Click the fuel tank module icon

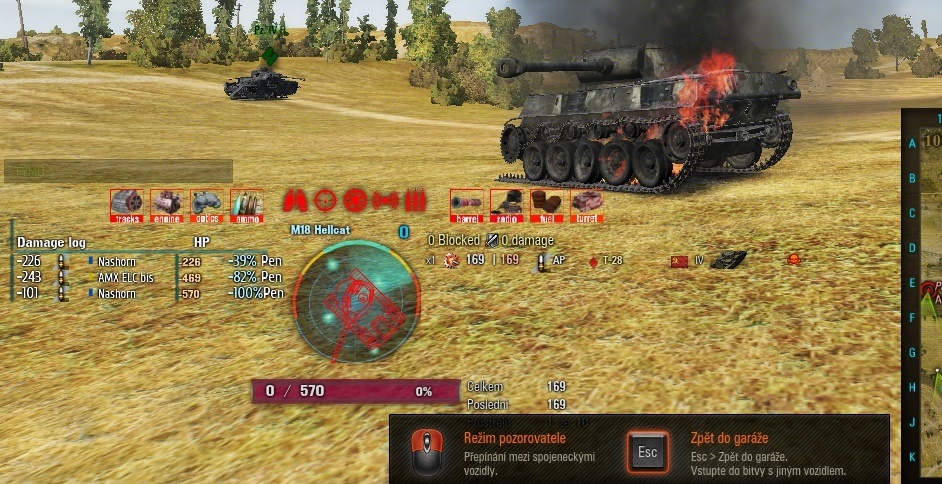pyautogui.click(x=546, y=204)
